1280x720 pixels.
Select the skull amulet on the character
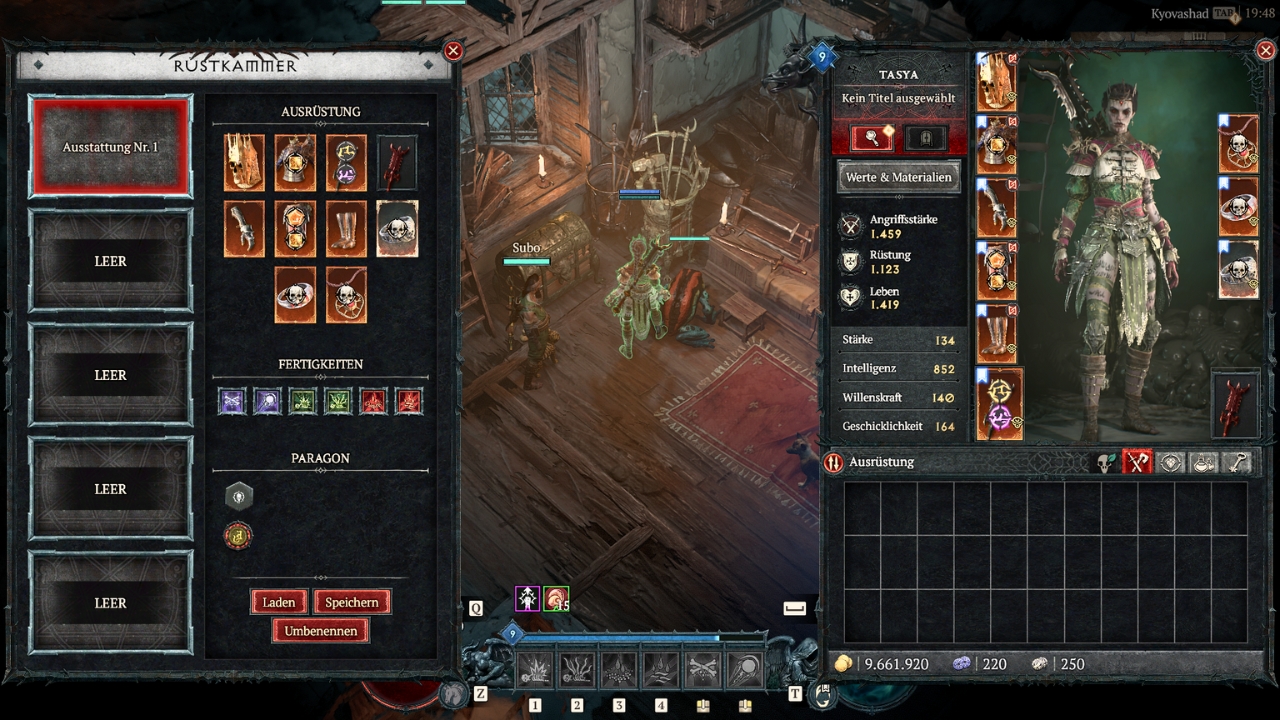pos(1239,144)
